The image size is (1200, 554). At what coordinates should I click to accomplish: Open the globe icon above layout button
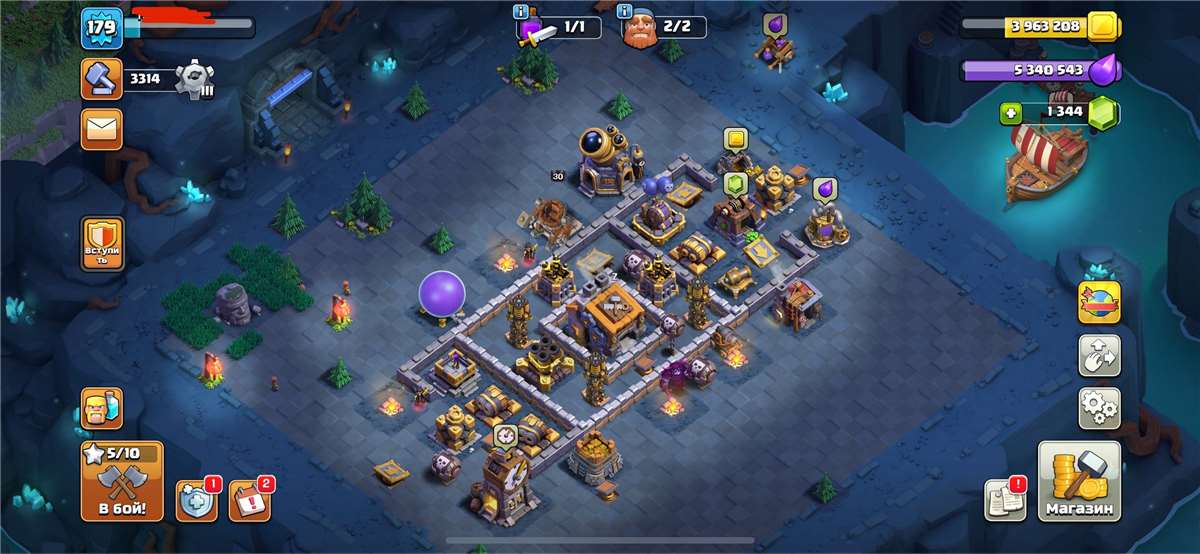(1099, 302)
